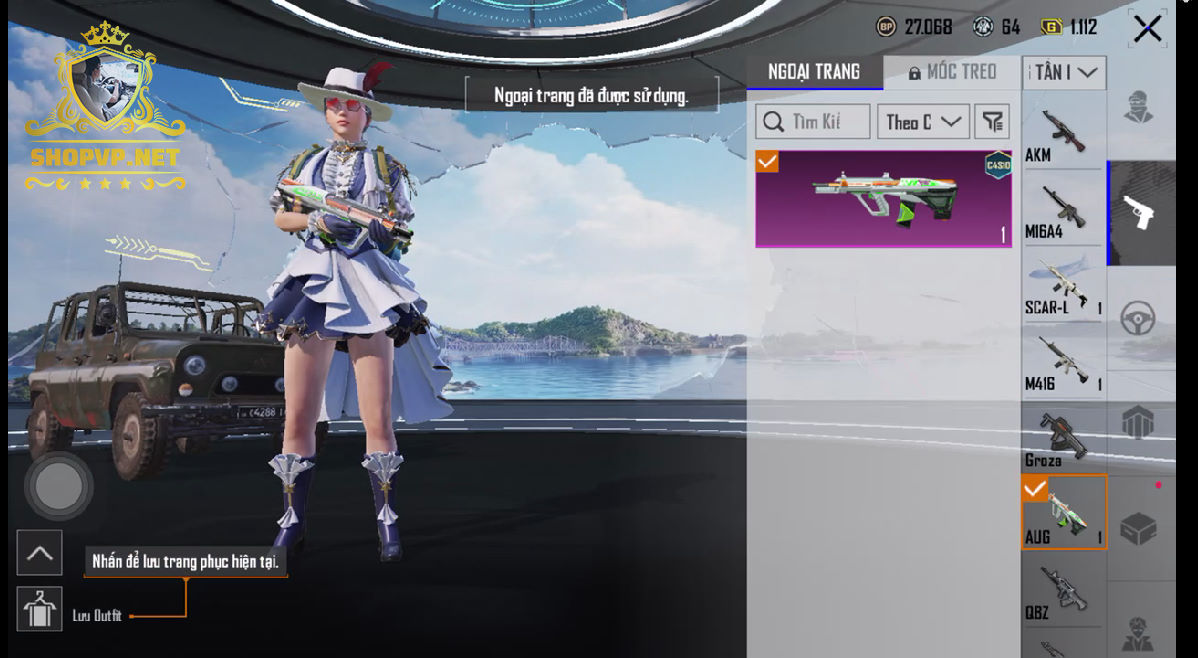The width and height of the screenshot is (1198, 658).
Task: Open the weapon type dropdown above AKM
Action: (1064, 73)
